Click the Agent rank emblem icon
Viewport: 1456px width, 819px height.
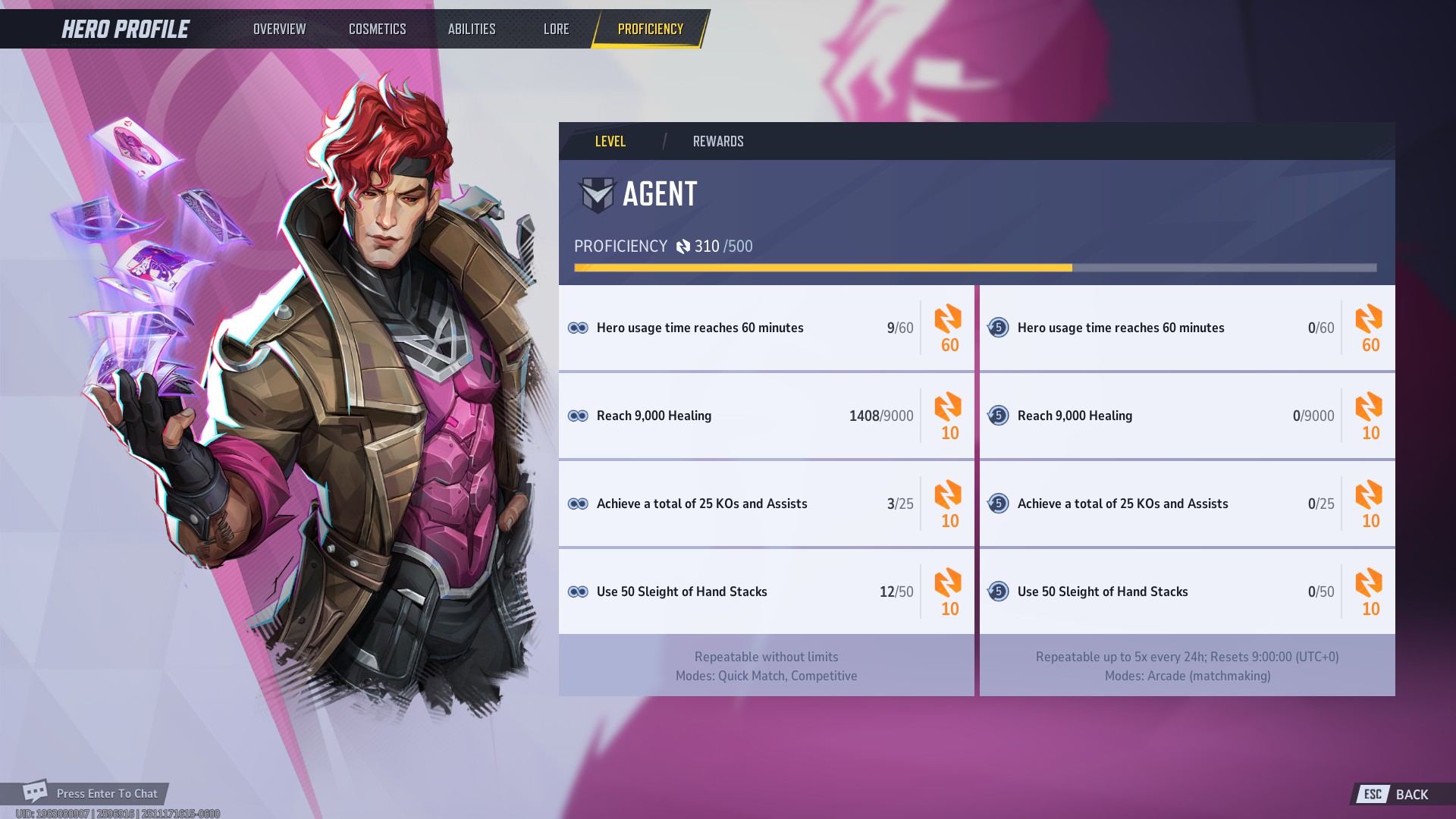pyautogui.click(x=597, y=194)
